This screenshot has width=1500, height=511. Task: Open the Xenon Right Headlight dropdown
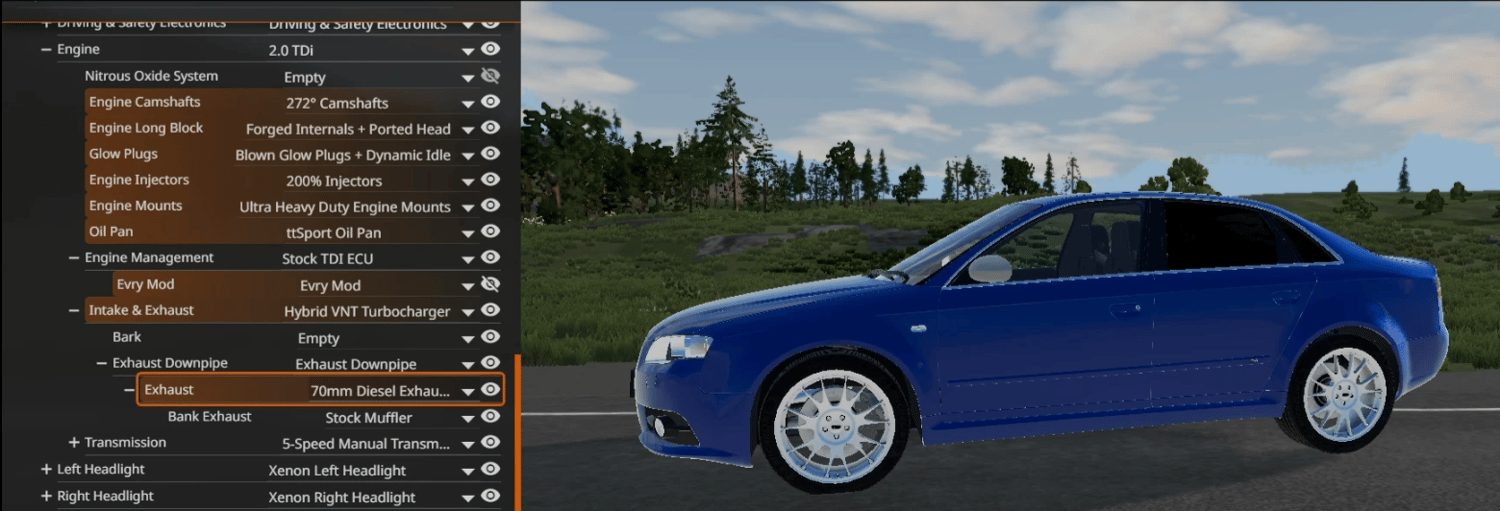[467, 498]
